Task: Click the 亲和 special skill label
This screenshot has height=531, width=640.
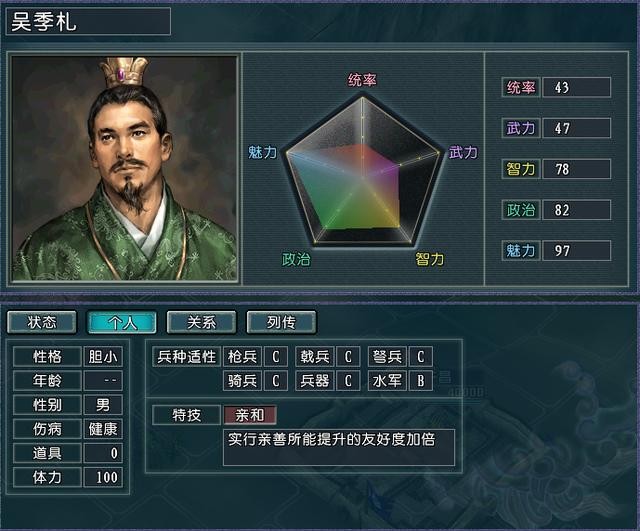Action: [x=249, y=414]
